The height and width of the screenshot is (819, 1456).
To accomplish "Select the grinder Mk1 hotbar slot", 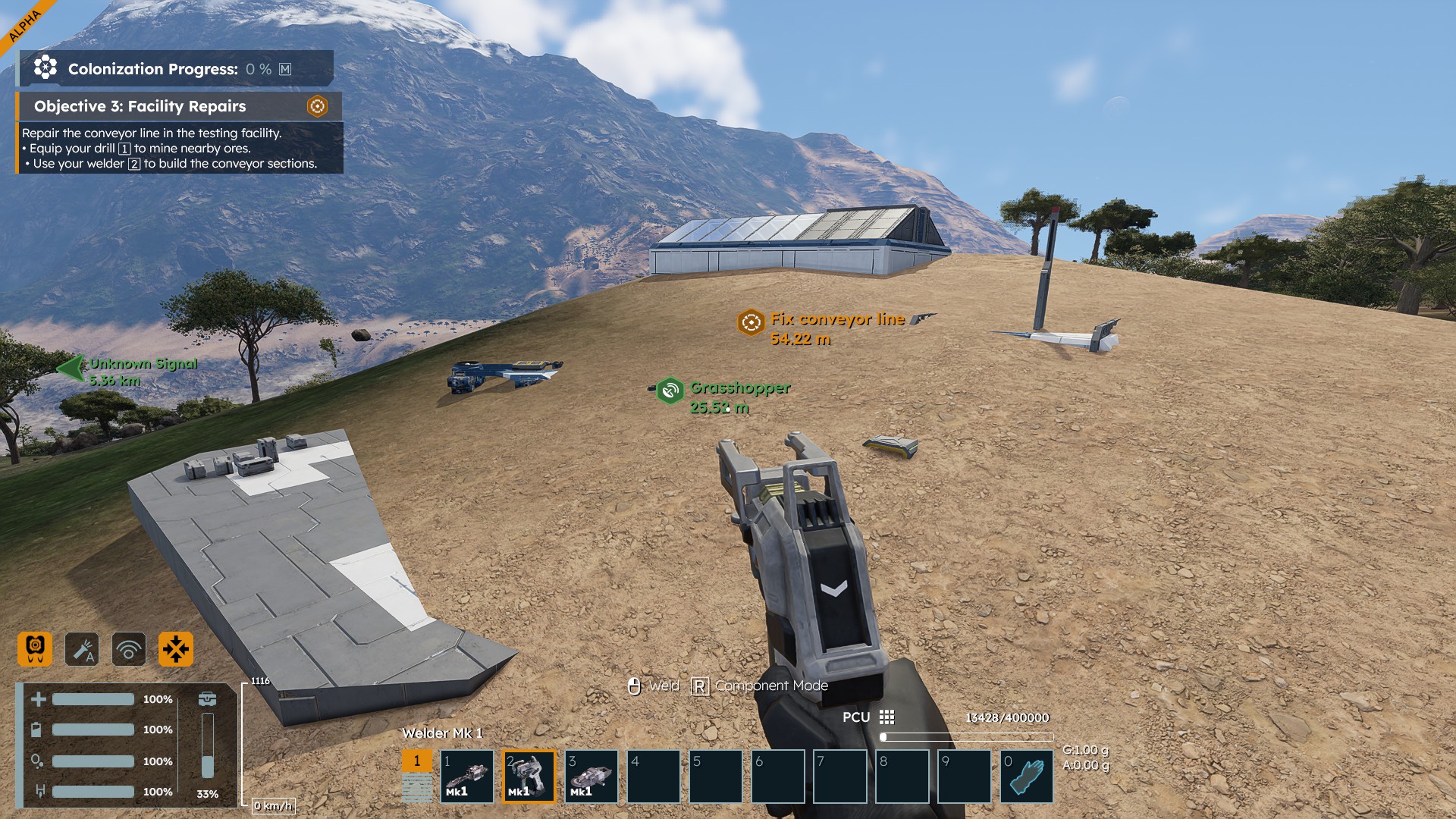I will coord(591,777).
